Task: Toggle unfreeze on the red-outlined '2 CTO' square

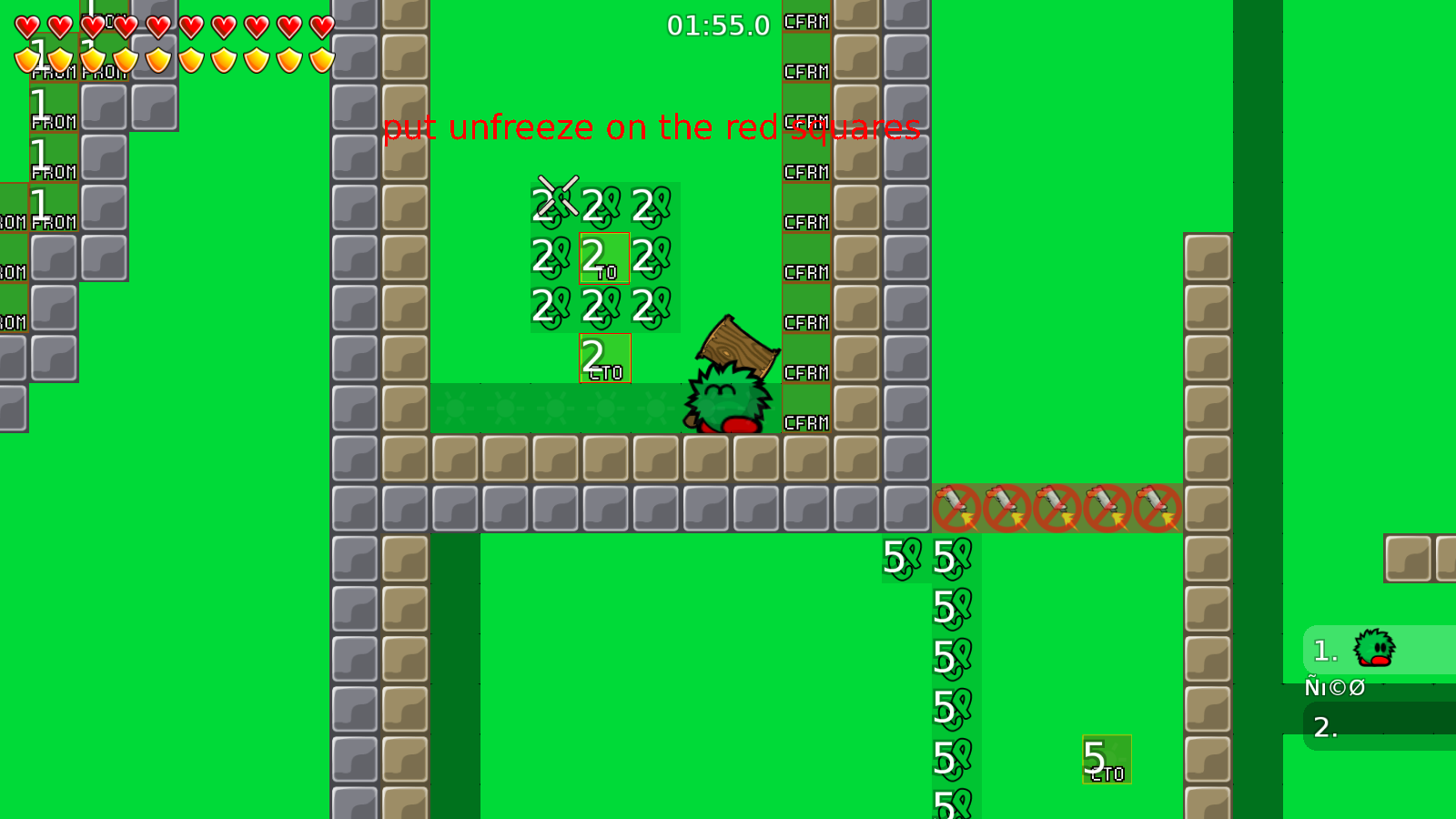Action: click(603, 359)
